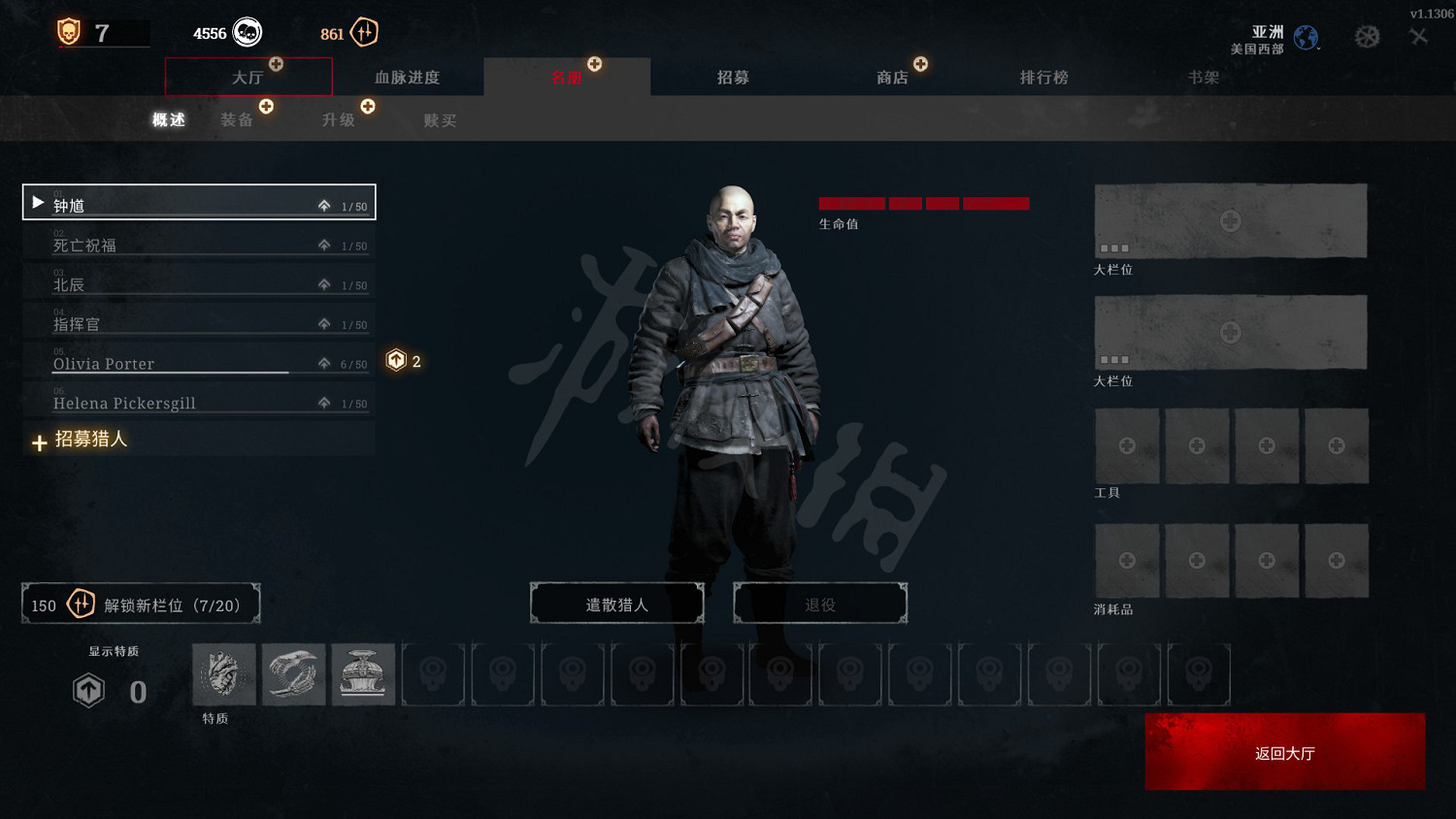Open the top 大栏位 weapon slot

pos(1230,220)
